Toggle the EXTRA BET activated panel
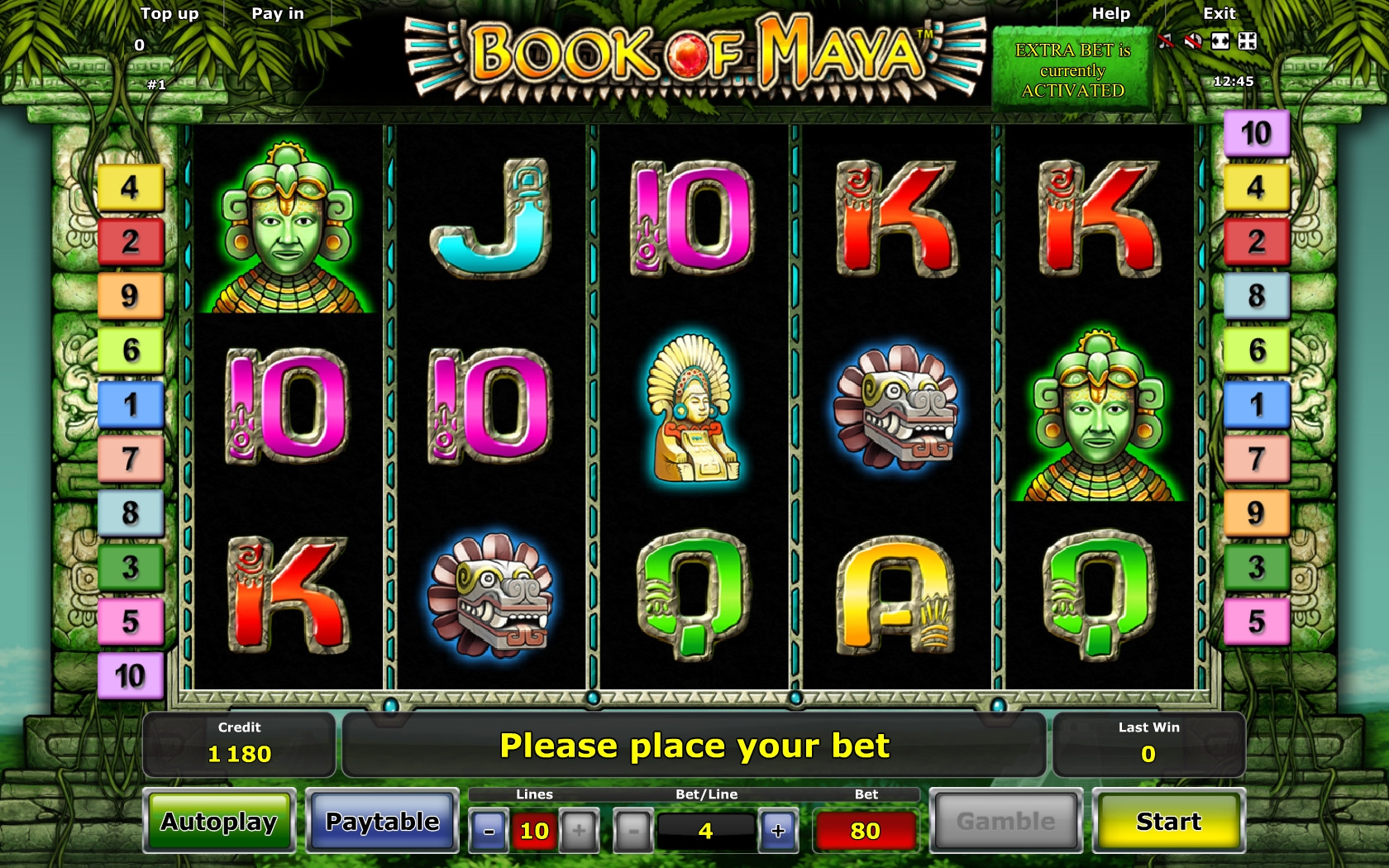 (x=1072, y=70)
